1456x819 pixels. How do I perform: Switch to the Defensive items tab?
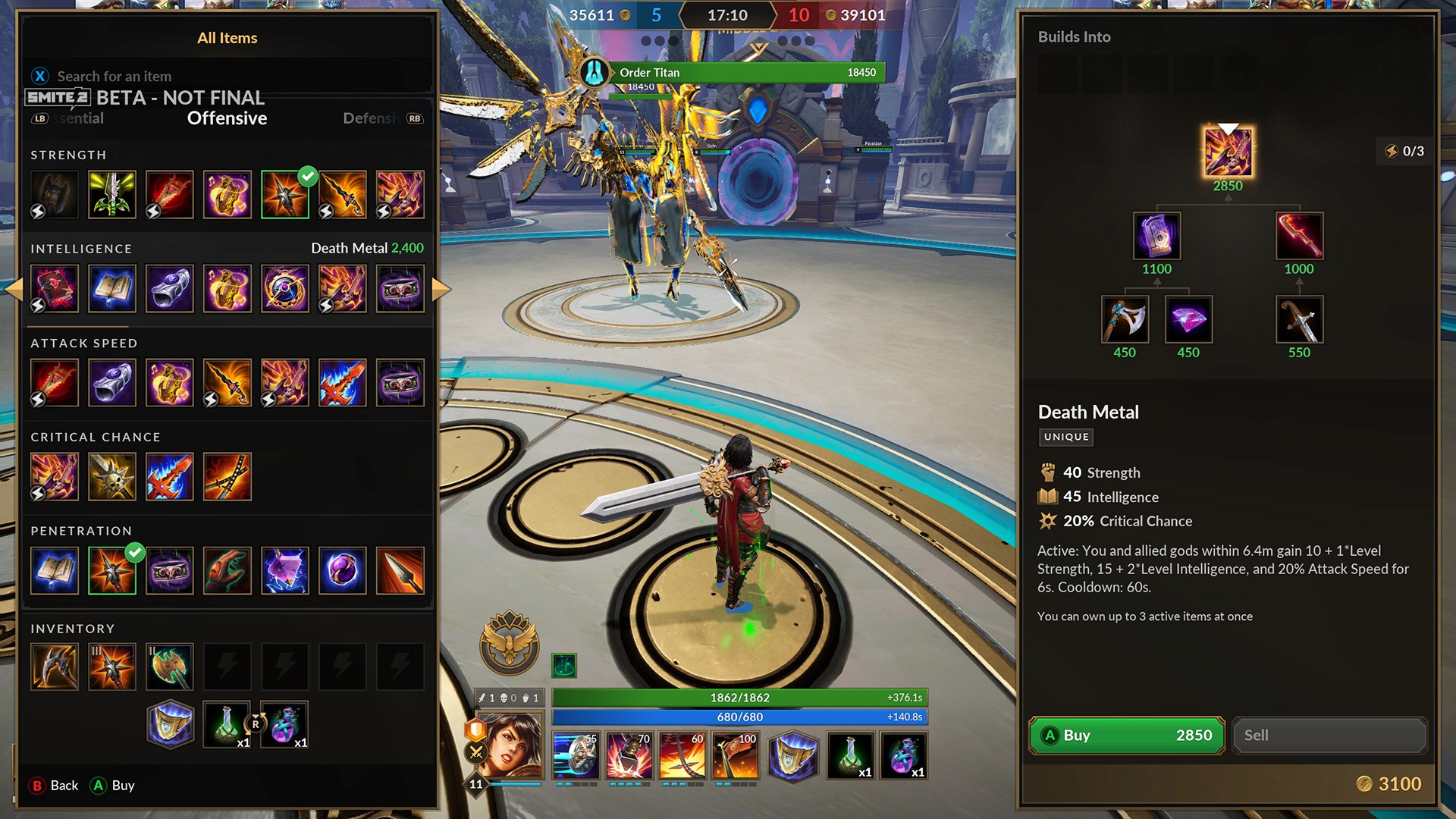(372, 118)
